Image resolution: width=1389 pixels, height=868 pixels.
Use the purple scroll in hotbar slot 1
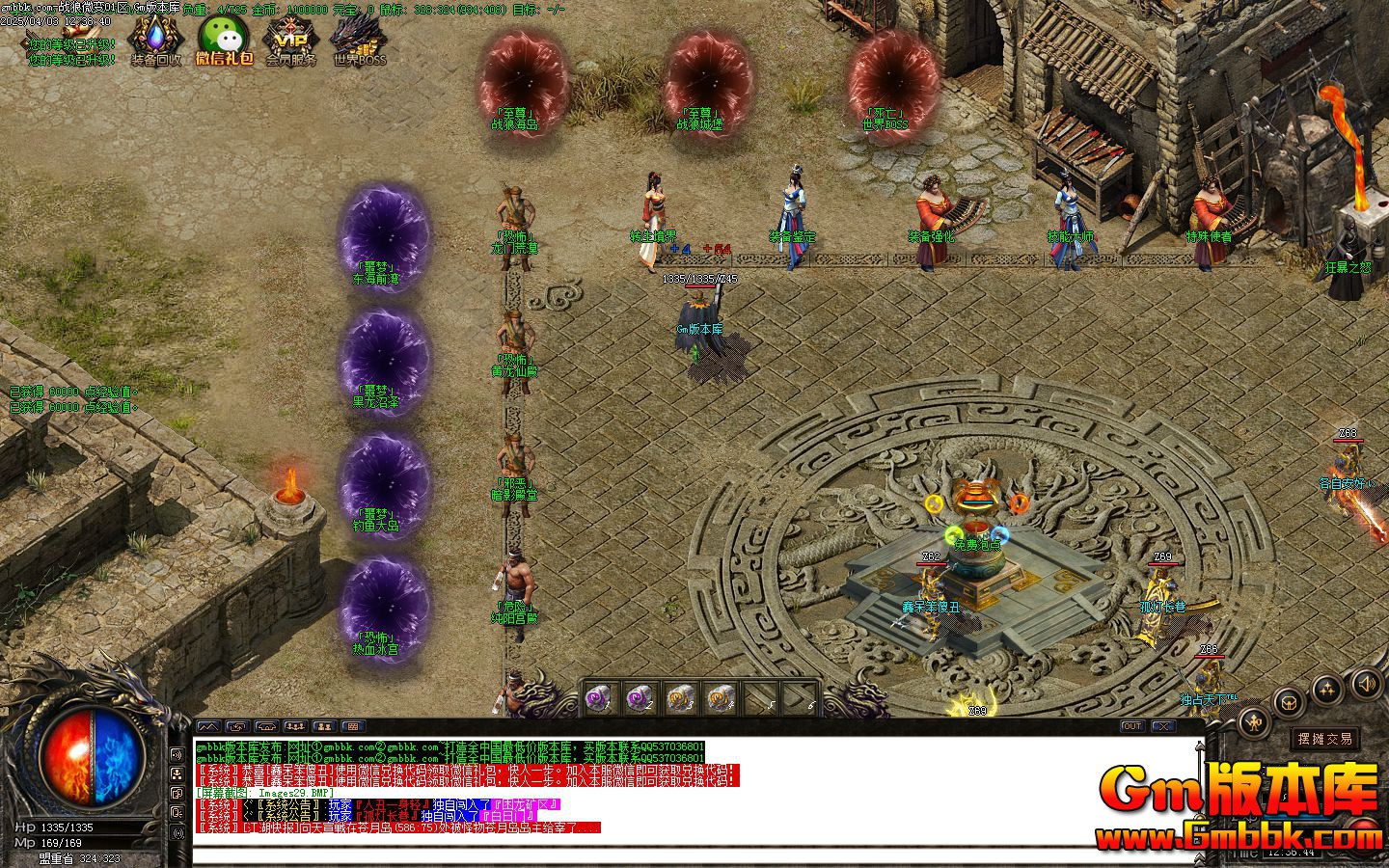click(x=598, y=699)
